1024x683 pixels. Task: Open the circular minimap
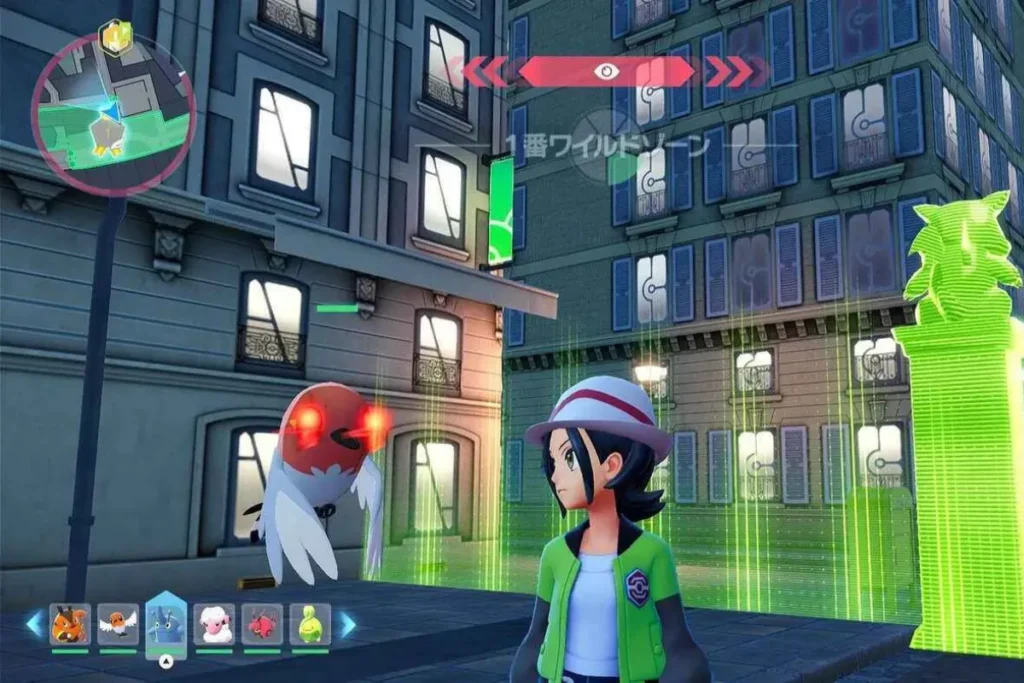click(112, 111)
